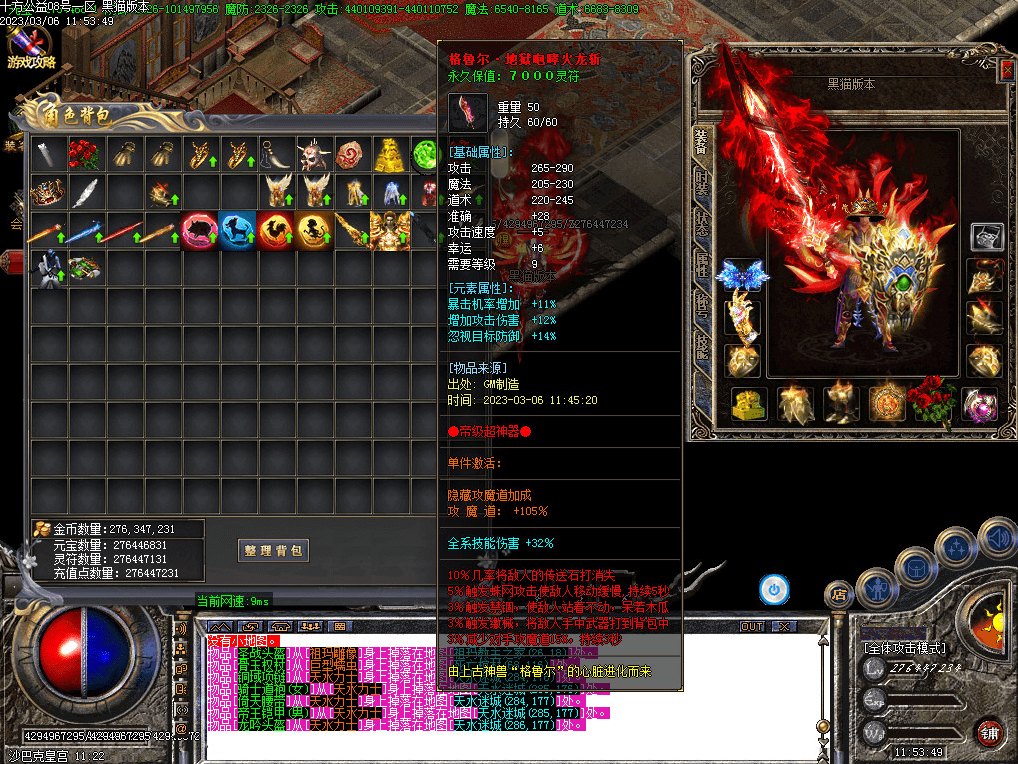Toggle the sound speaker button

pyautogui.click(x=997, y=538)
